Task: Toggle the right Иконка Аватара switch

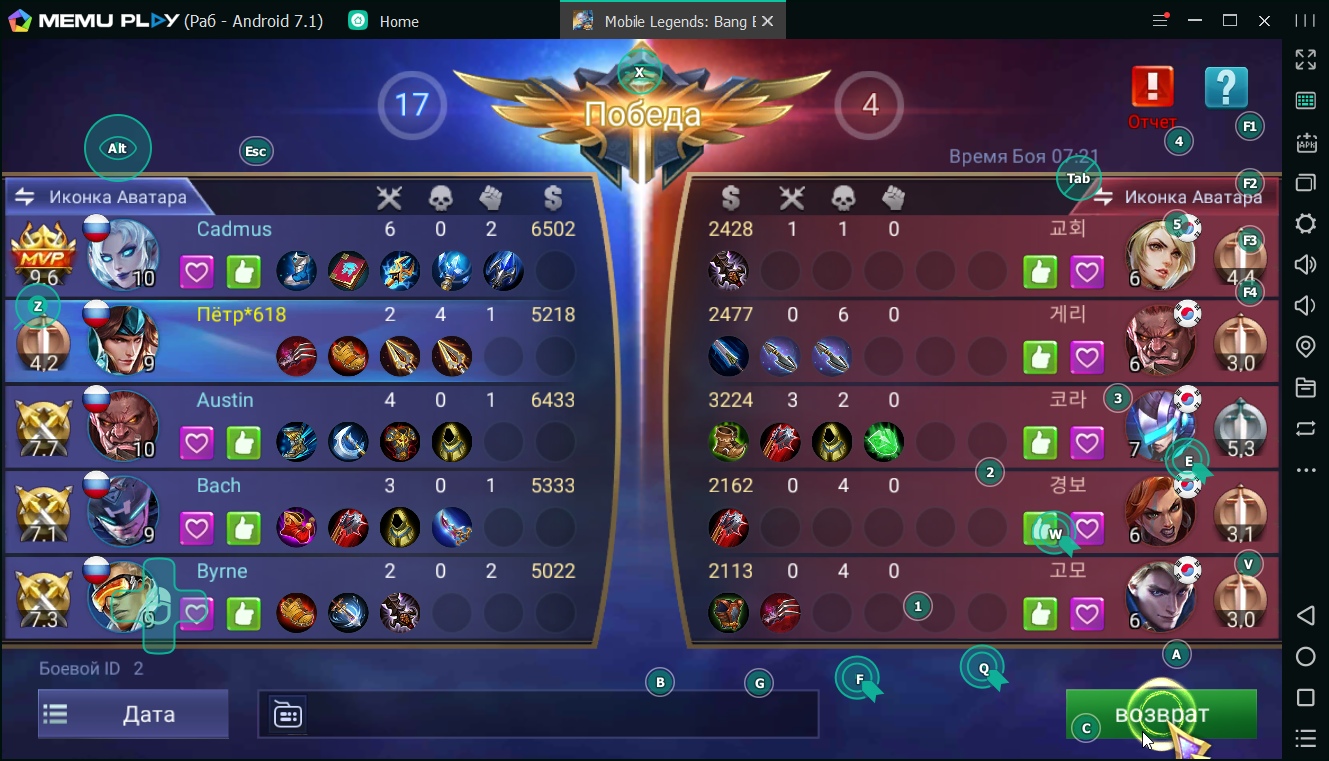Action: (1104, 198)
